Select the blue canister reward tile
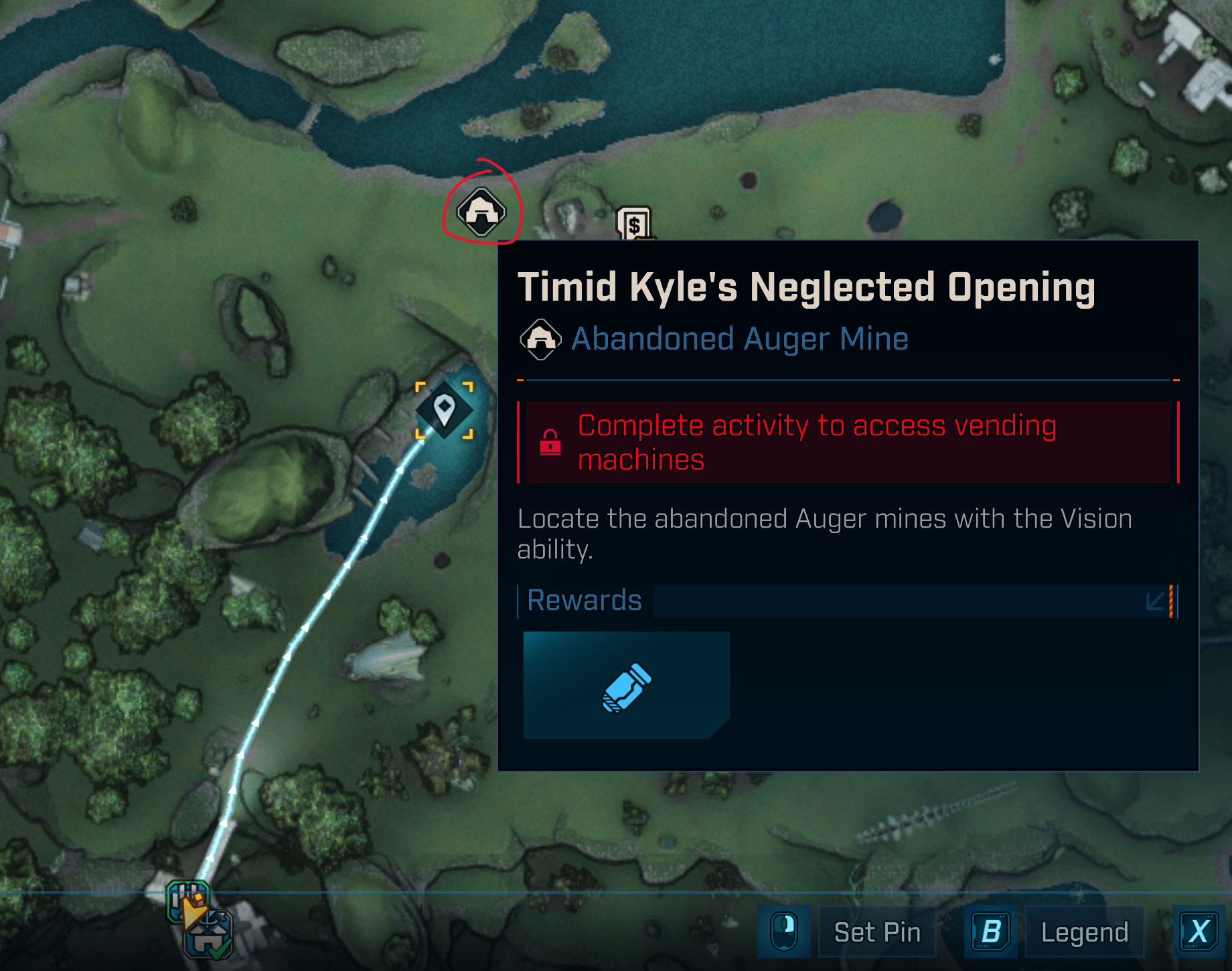This screenshot has width=1232, height=971. coord(626,685)
